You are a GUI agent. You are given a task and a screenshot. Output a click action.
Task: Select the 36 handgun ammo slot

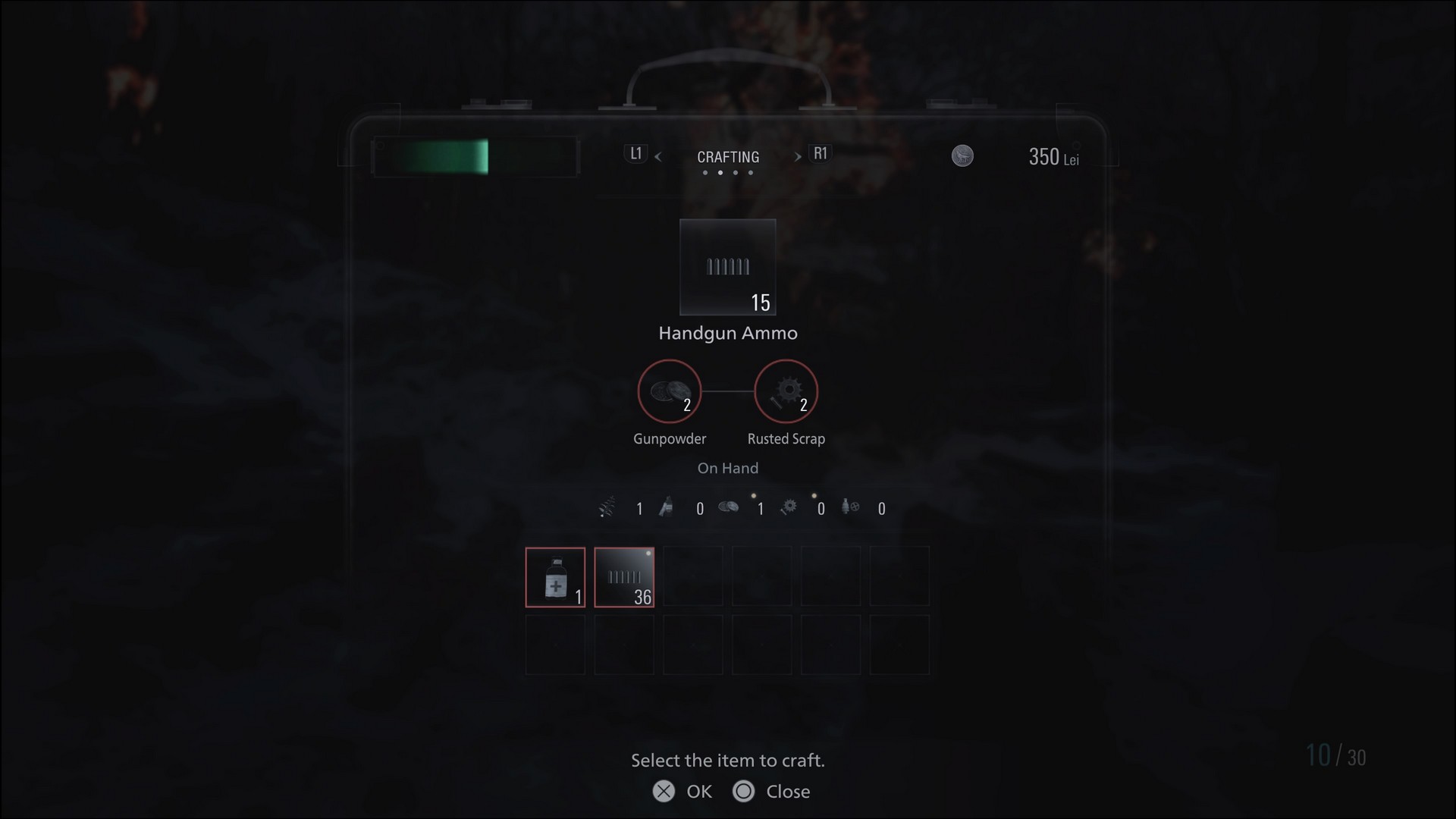coord(624,577)
